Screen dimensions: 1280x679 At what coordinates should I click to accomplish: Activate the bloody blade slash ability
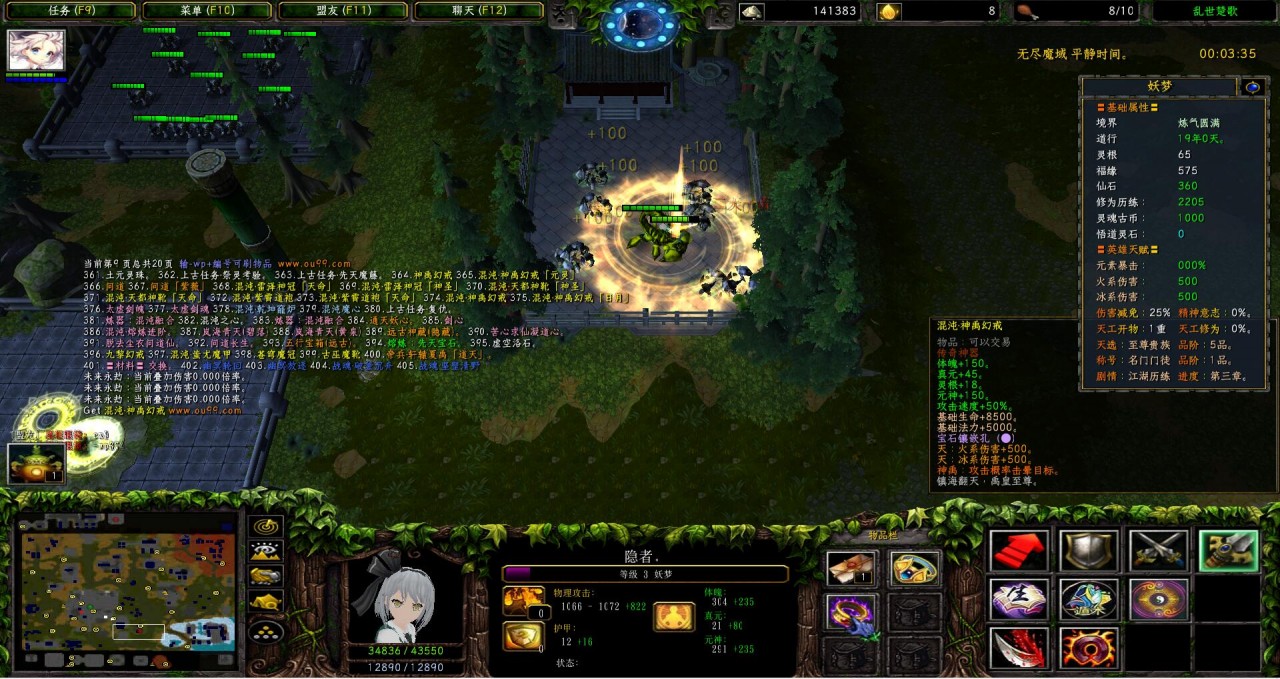(x=1019, y=648)
